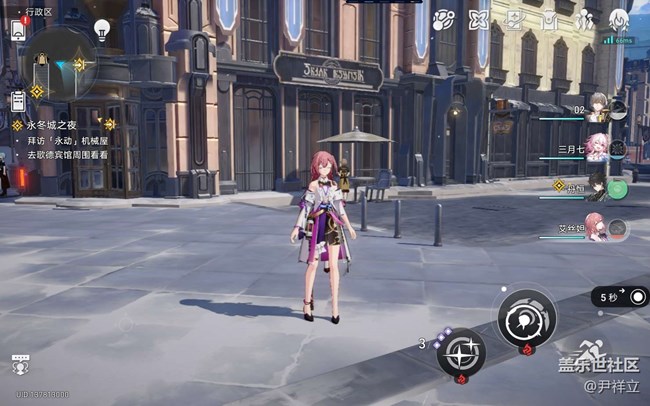The width and height of the screenshot is (650, 406).
Task: Switch to party member 丹恒
Action: (598, 188)
